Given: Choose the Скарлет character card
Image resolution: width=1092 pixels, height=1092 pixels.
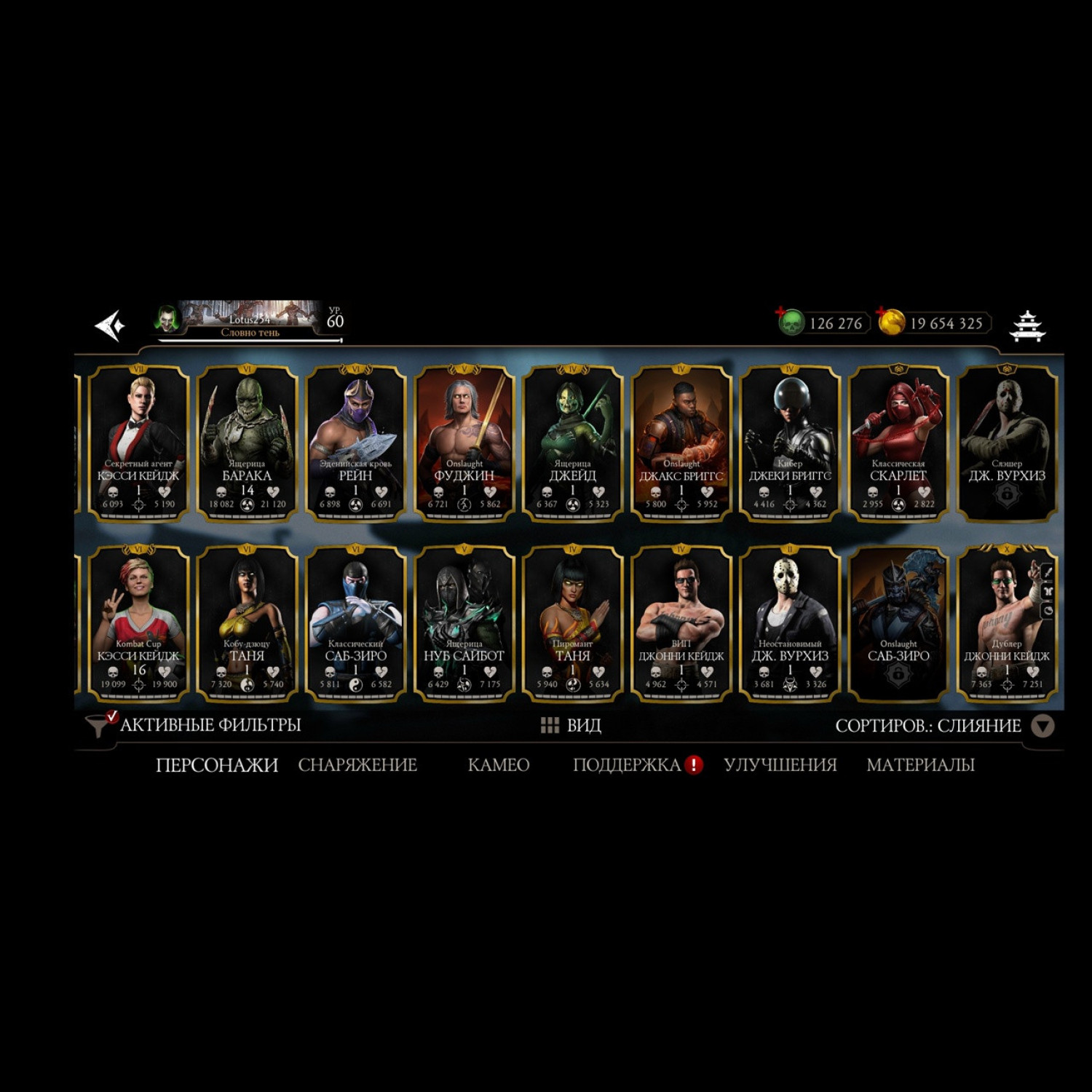Looking at the screenshot, I should point(898,444).
